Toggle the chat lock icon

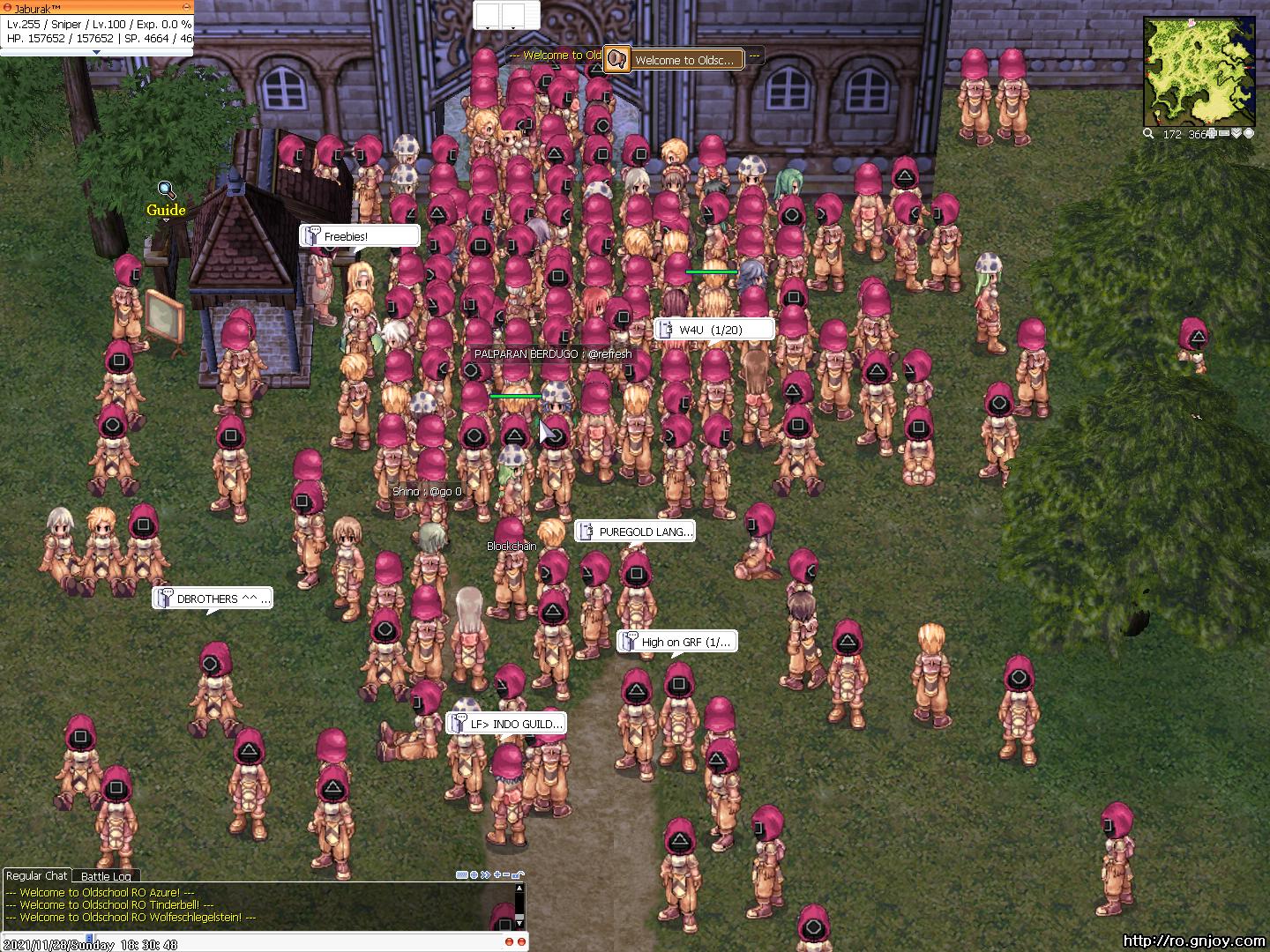pyautogui.click(x=518, y=875)
